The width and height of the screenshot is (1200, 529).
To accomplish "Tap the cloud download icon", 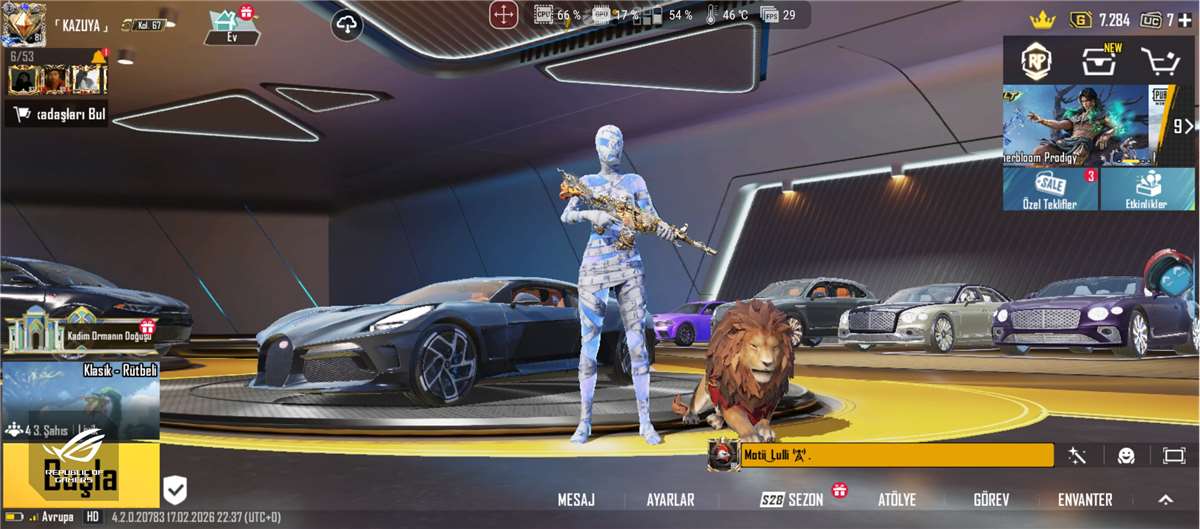I will pyautogui.click(x=347, y=25).
